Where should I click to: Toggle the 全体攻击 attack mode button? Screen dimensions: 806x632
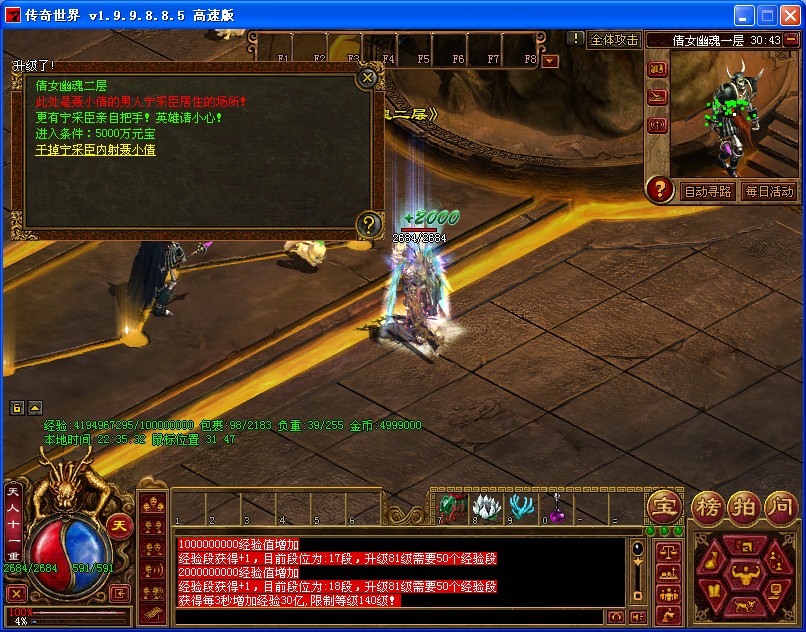click(613, 40)
